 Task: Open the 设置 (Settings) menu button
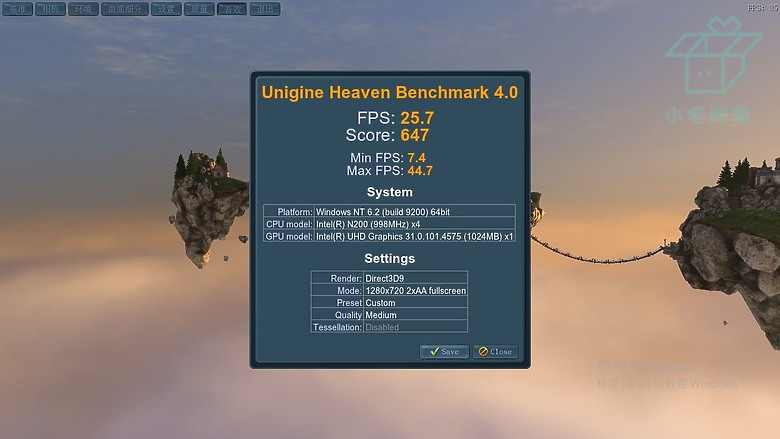[x=167, y=9]
